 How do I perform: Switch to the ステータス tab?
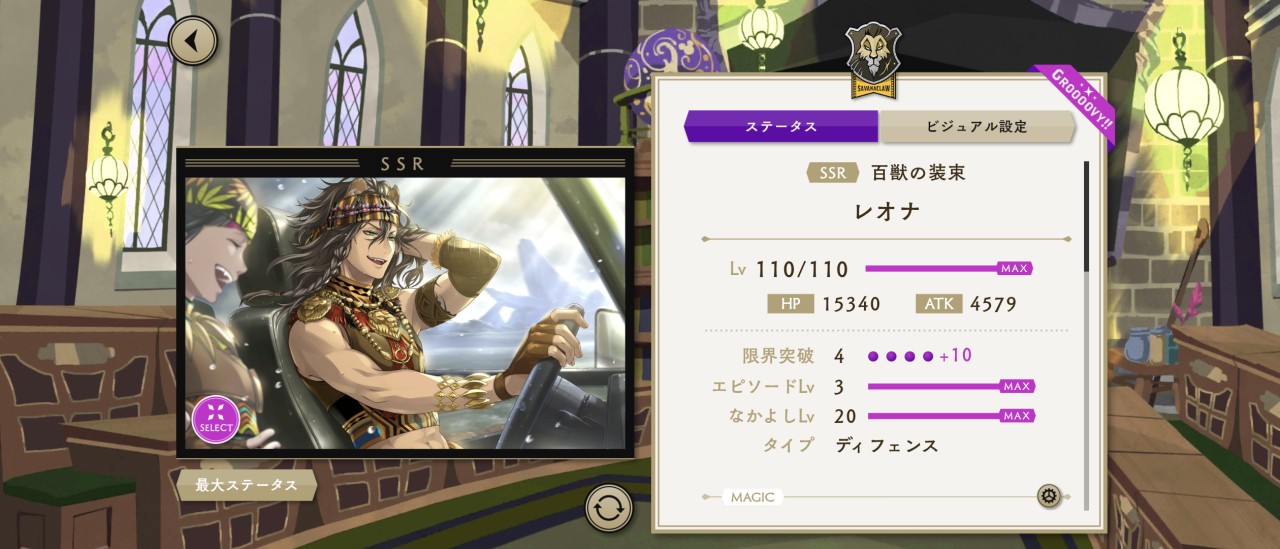[x=781, y=127]
